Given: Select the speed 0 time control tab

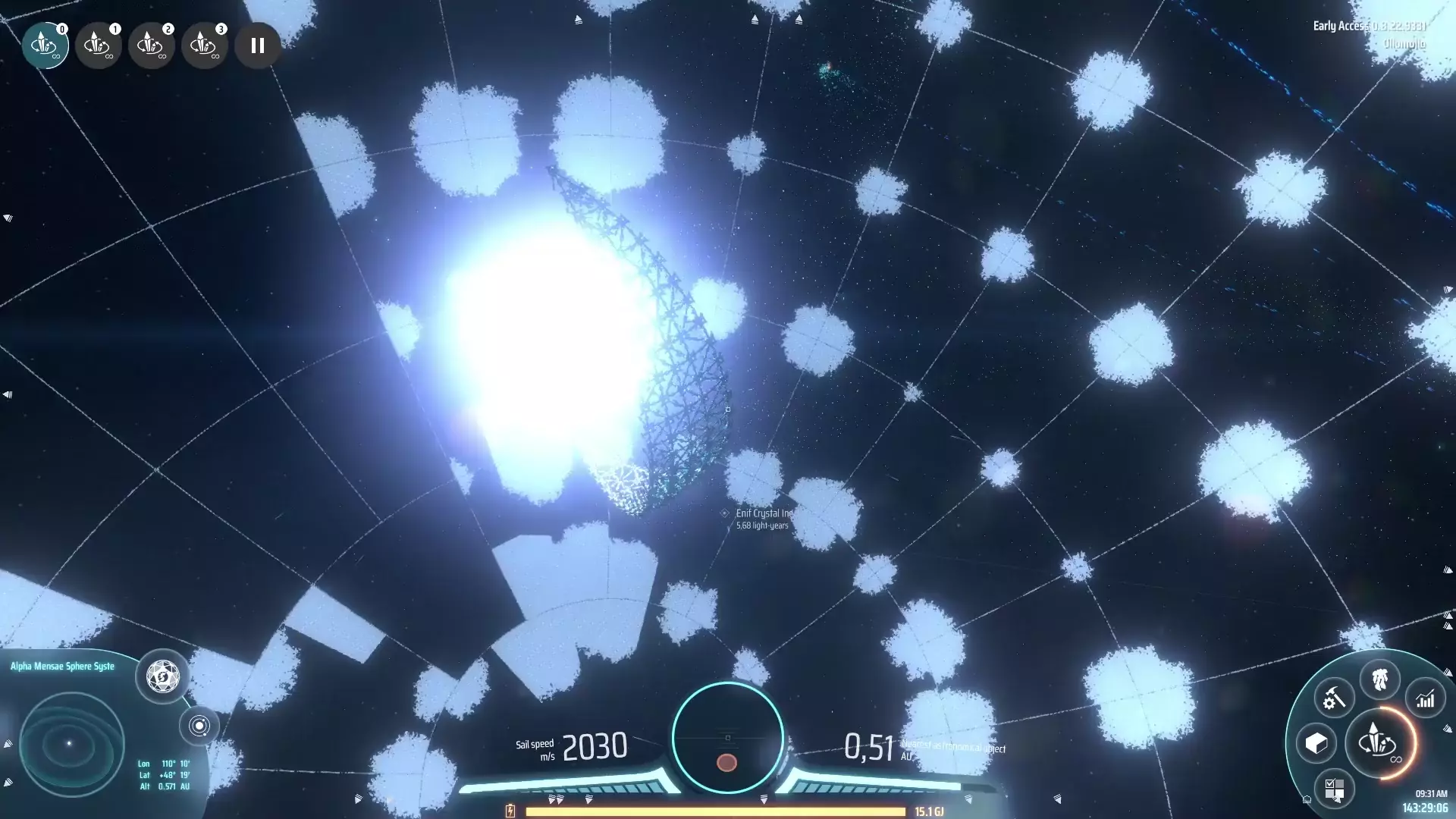Looking at the screenshot, I should [46, 45].
